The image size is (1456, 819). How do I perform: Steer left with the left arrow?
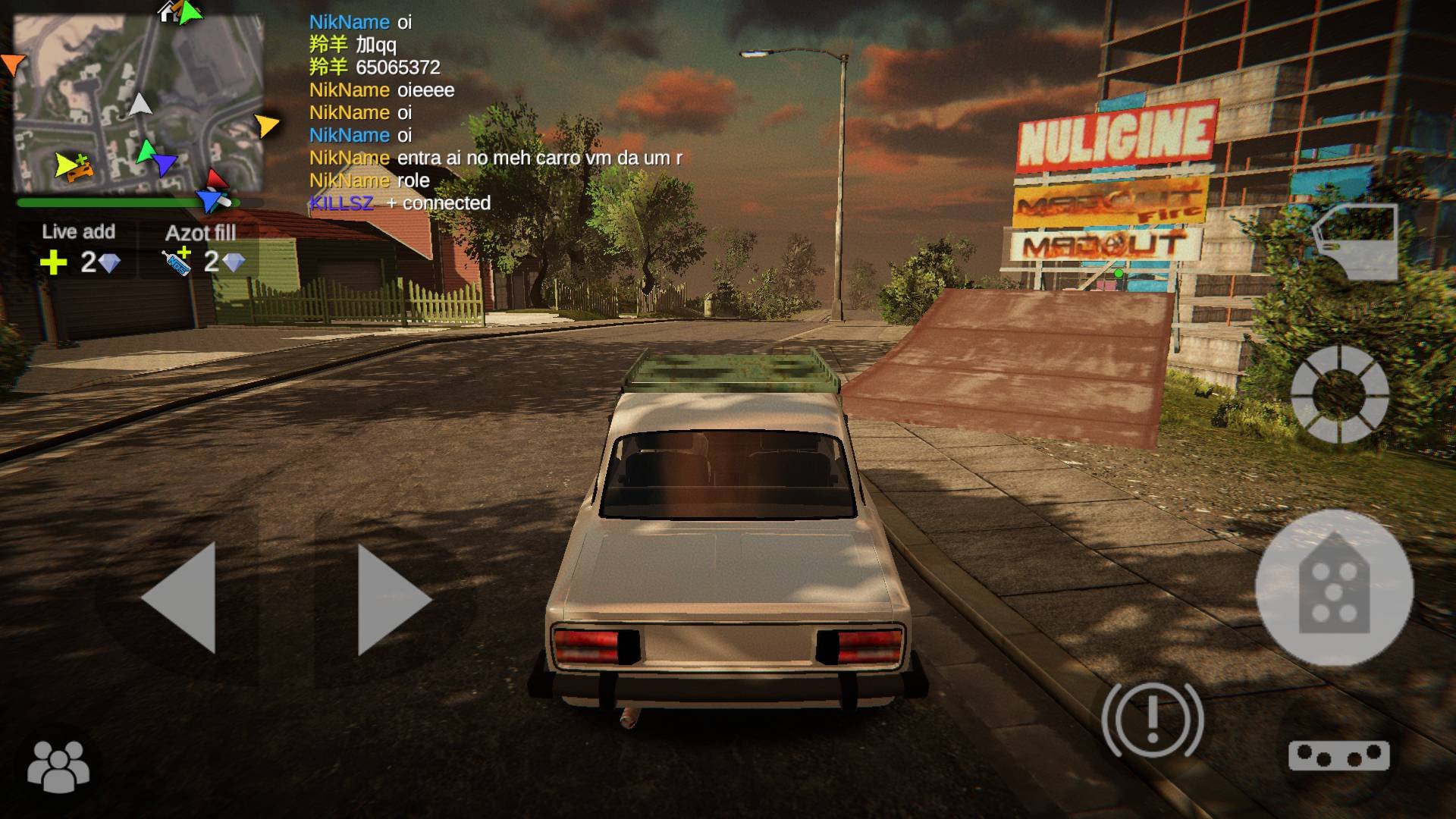[x=179, y=598]
